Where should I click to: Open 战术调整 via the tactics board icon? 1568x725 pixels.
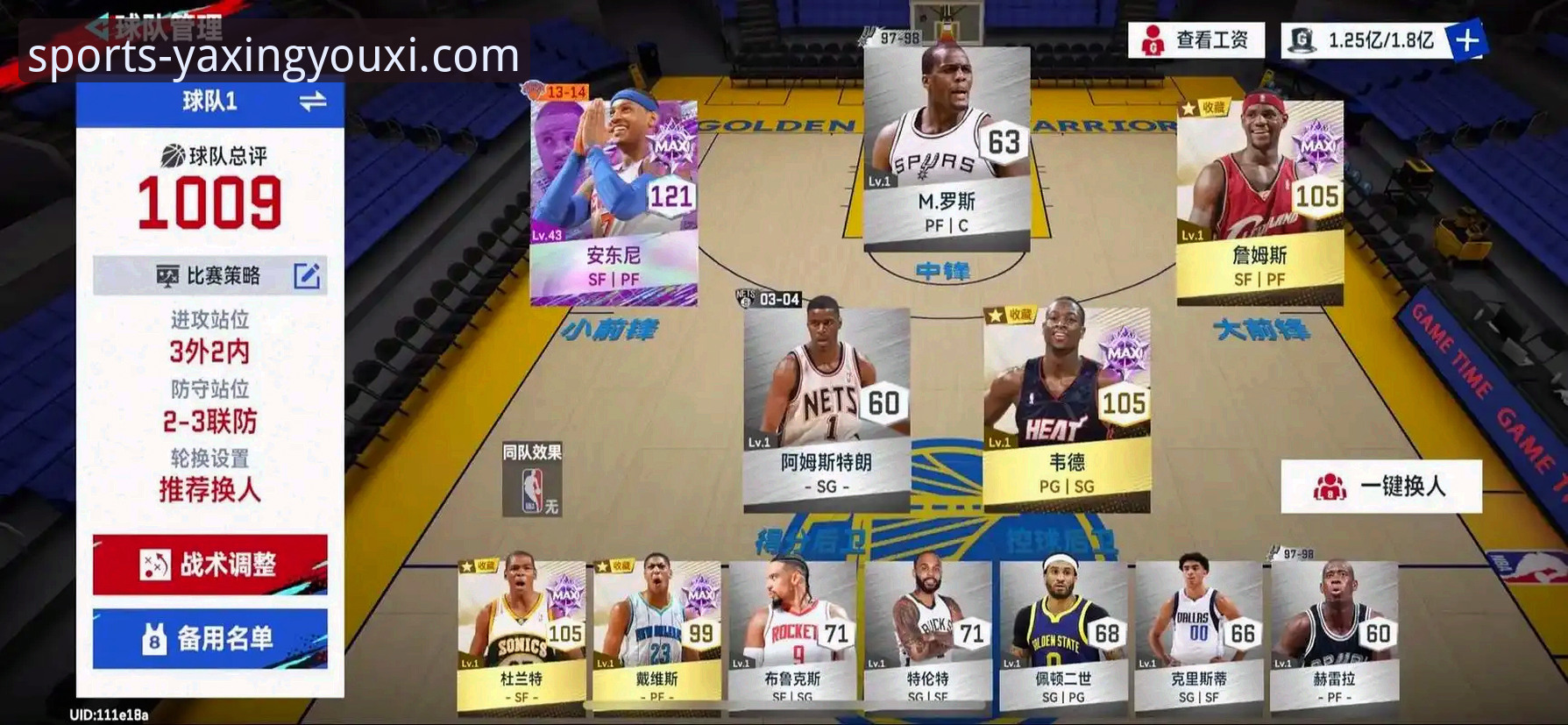click(158, 564)
